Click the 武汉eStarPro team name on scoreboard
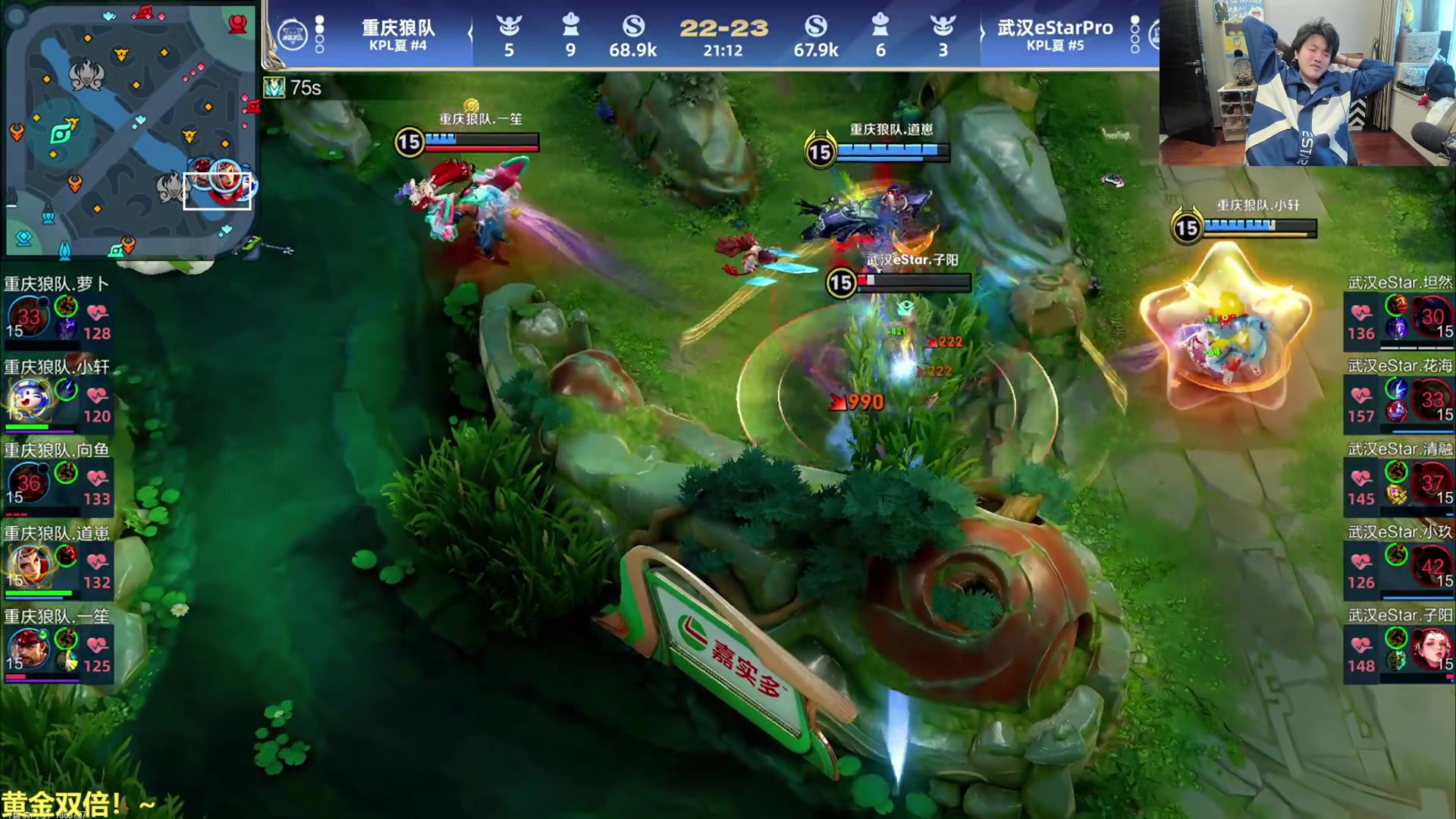The height and width of the screenshot is (819, 1456). 1055,28
